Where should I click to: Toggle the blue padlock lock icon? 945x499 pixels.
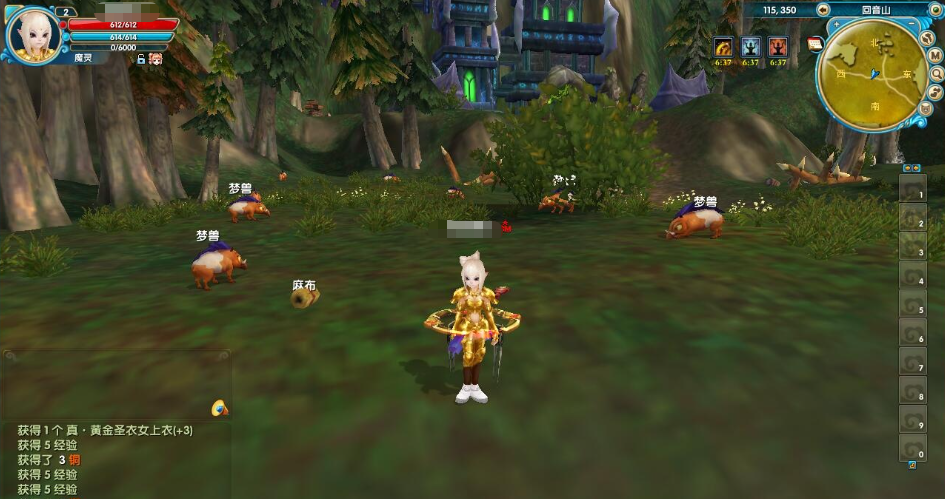(x=141, y=60)
